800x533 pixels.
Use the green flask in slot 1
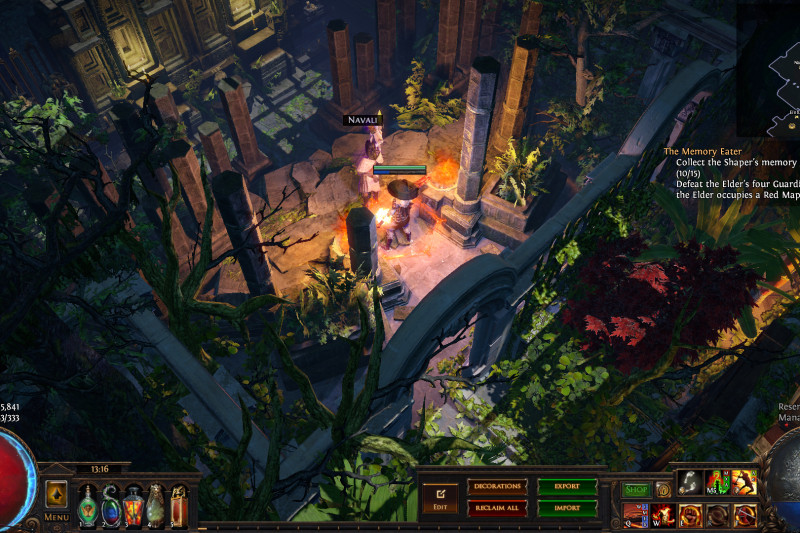(x=87, y=505)
